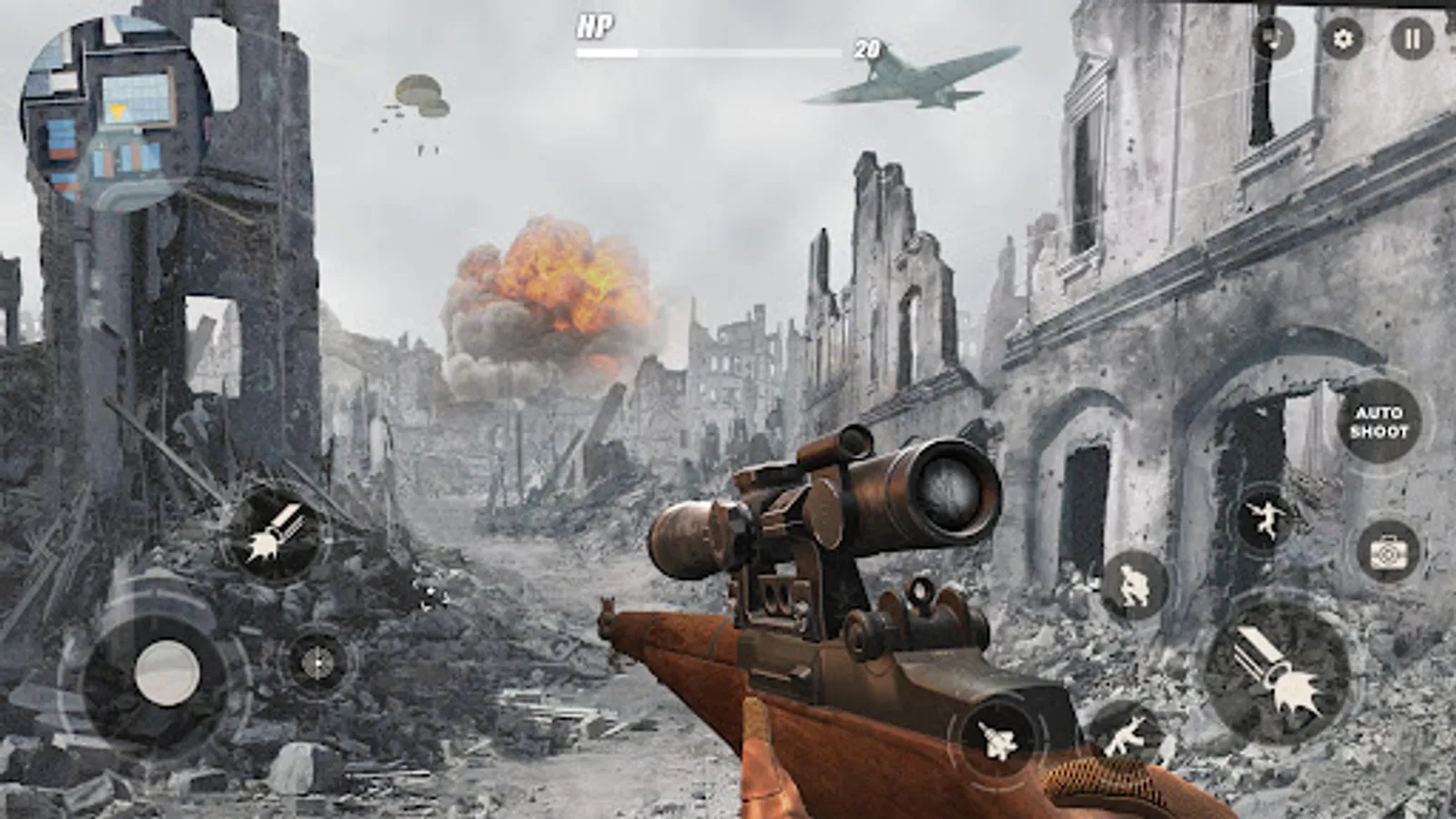This screenshot has width=1456, height=819.
Task: Use the medkit icon
Action: click(x=1385, y=552)
